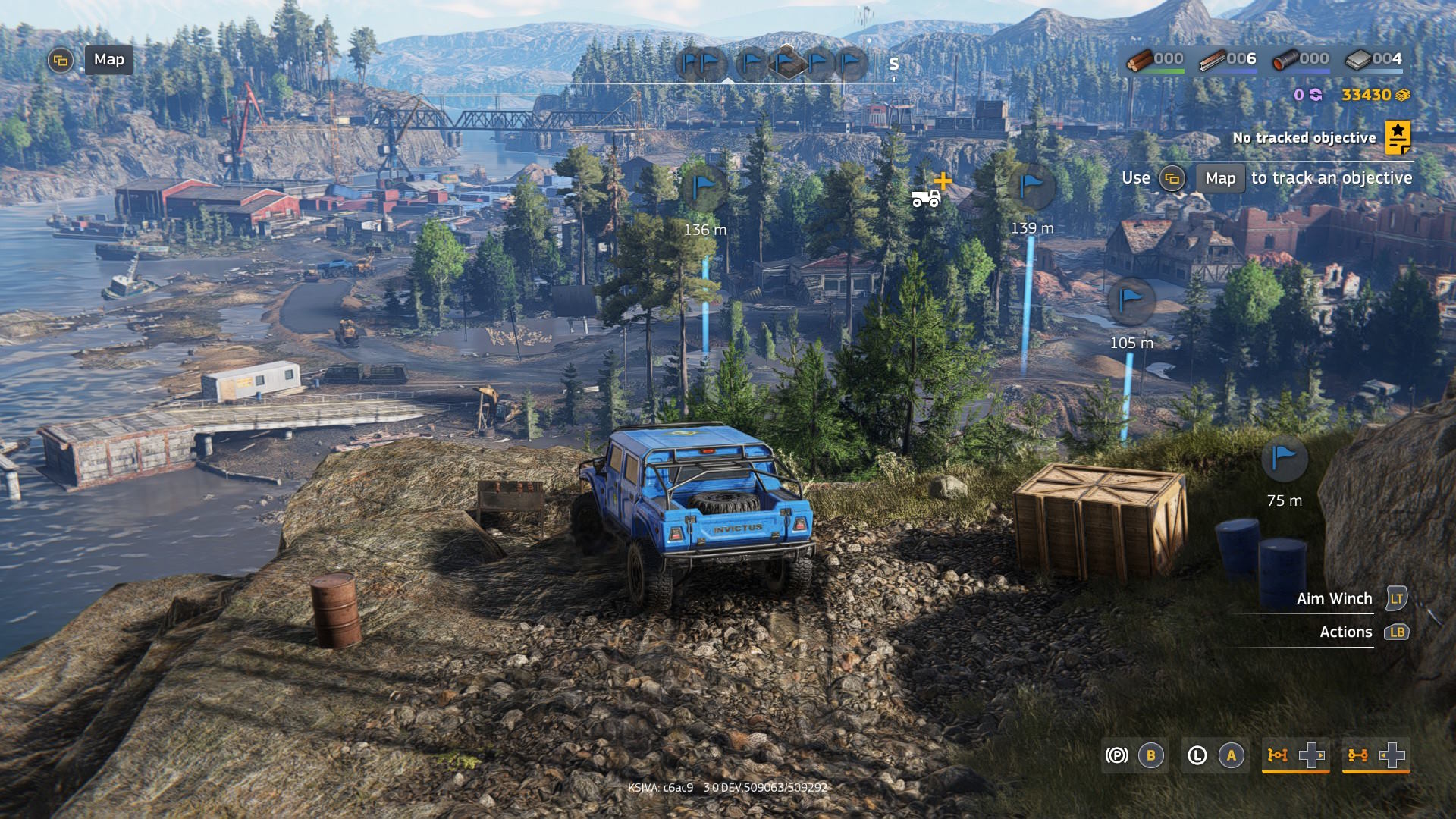Select the flag marker showing 139 m
This screenshot has height=819, width=1456.
[1032, 187]
